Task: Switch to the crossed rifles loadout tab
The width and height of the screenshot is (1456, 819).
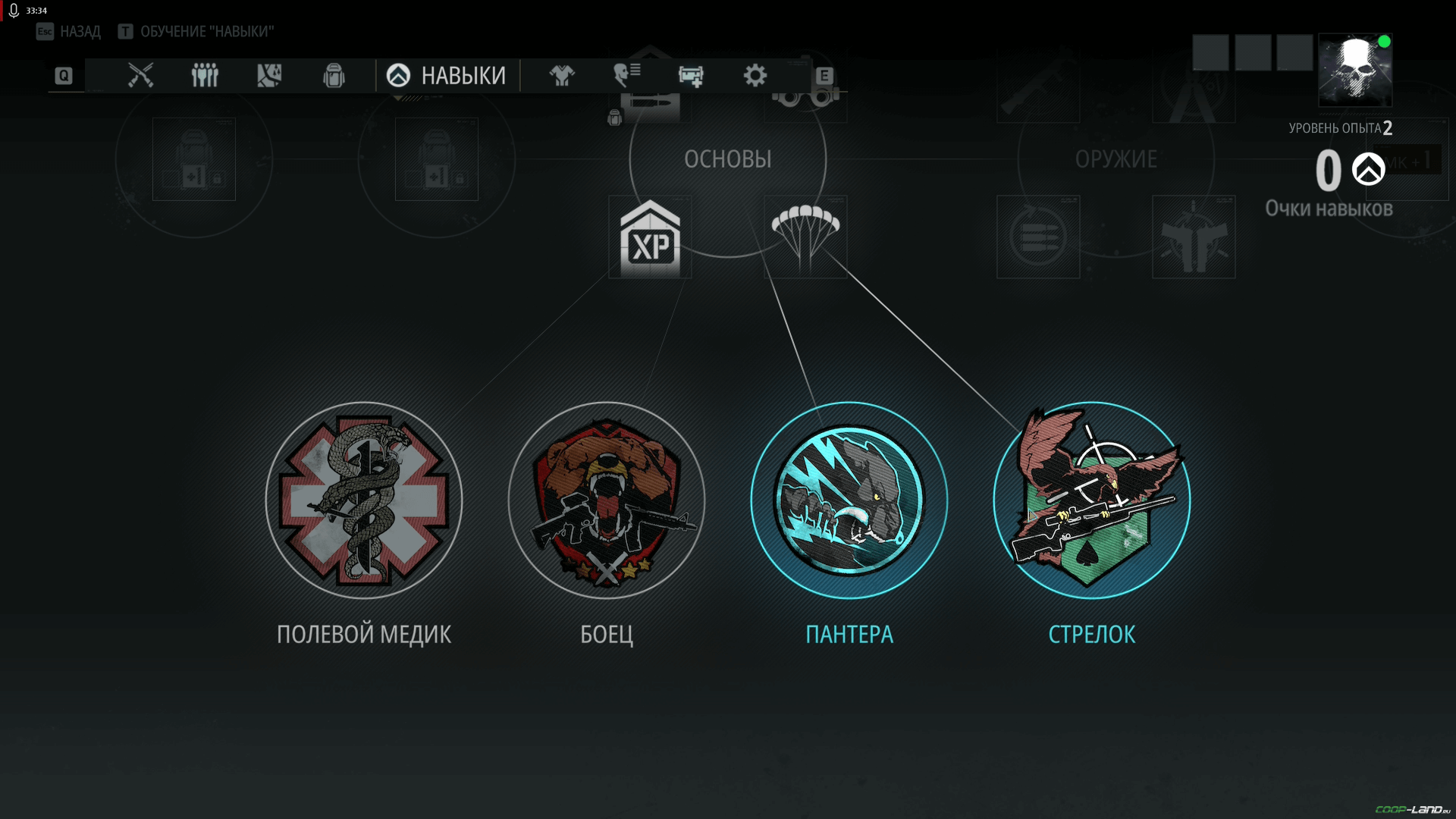Action: 140,75
